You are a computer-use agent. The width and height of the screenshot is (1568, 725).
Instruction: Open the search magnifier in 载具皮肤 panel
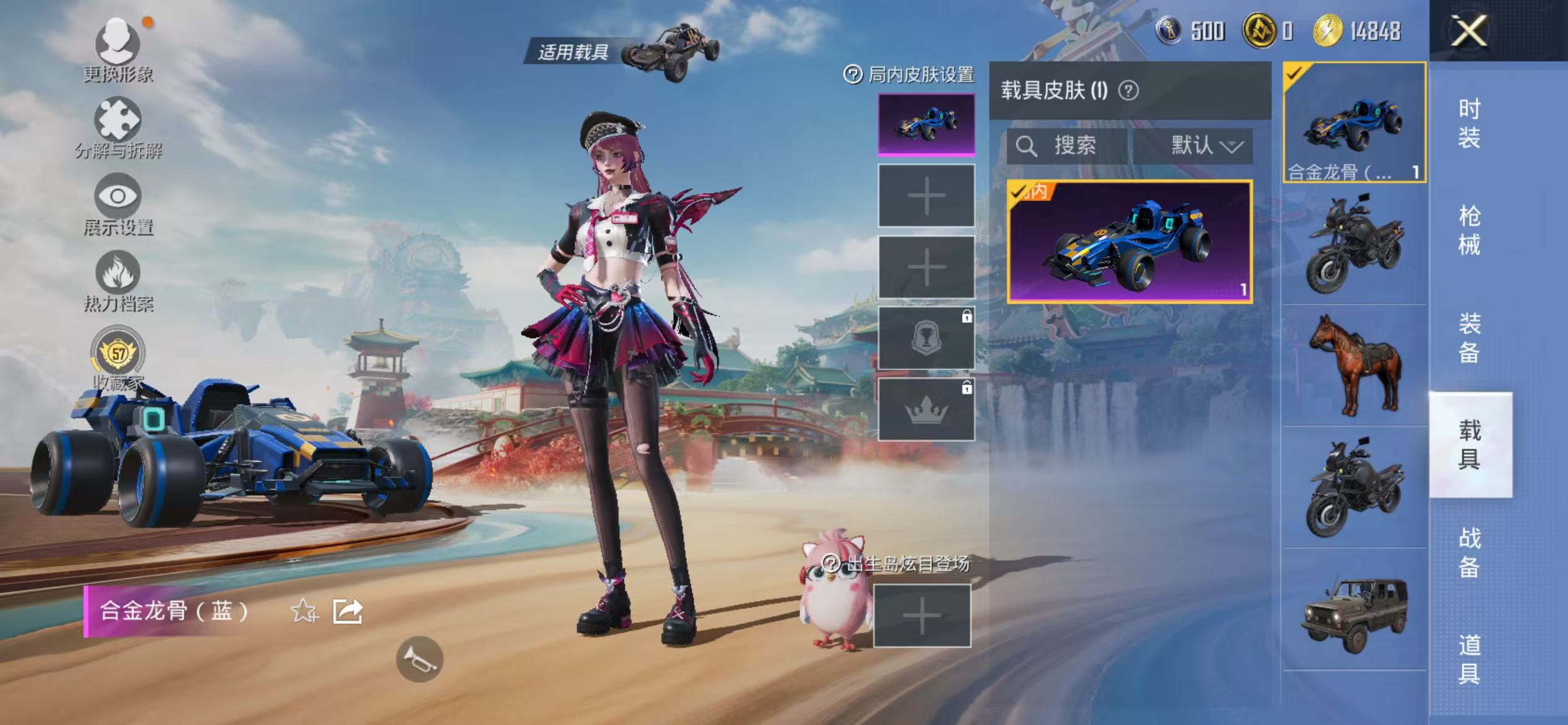pos(1028,146)
